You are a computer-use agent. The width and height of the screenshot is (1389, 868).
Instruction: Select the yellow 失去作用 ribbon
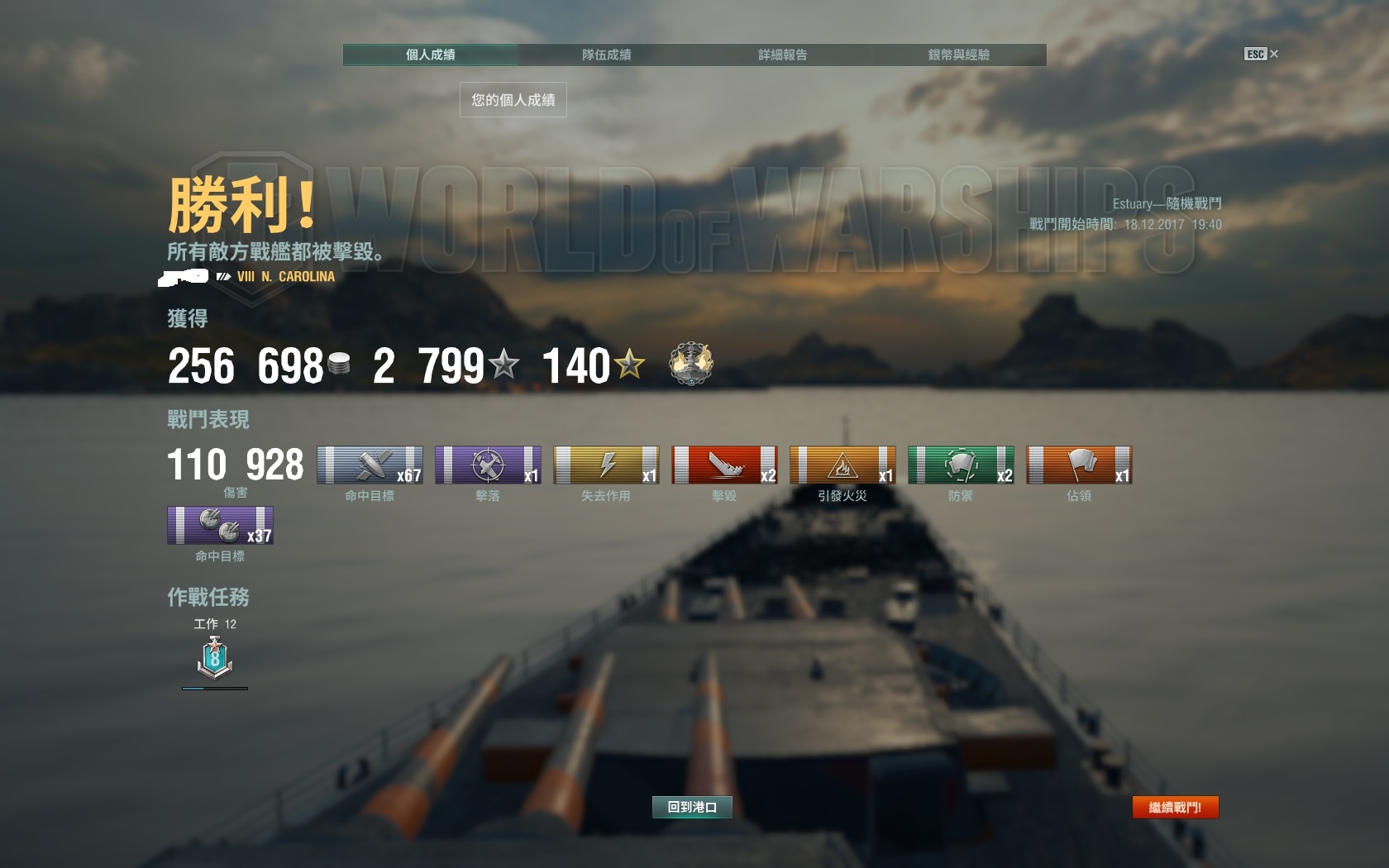tap(606, 465)
